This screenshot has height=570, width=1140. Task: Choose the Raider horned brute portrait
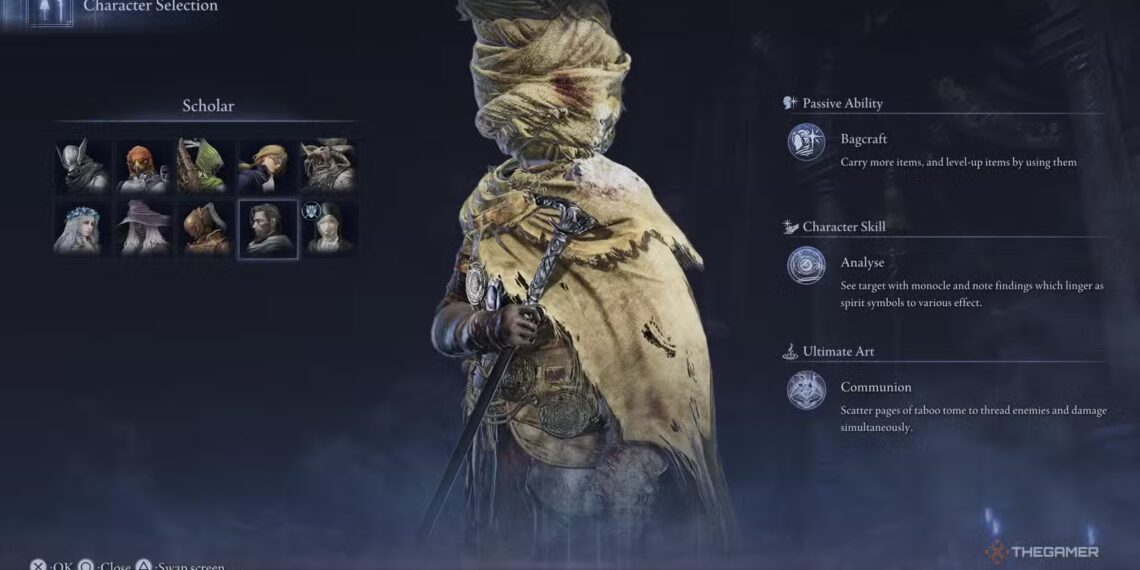[328, 166]
